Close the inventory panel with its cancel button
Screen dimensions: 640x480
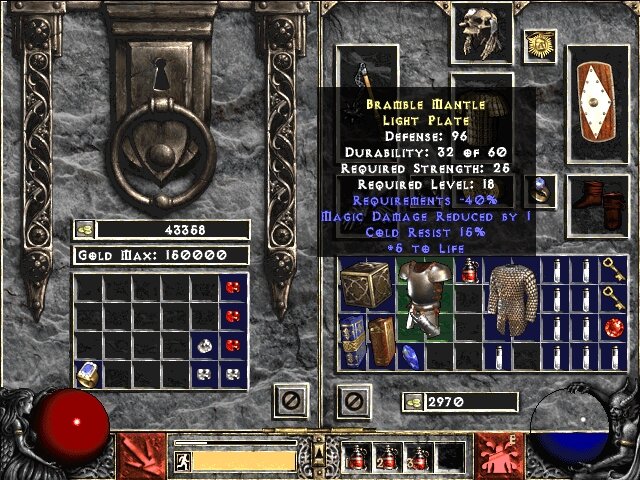353,402
